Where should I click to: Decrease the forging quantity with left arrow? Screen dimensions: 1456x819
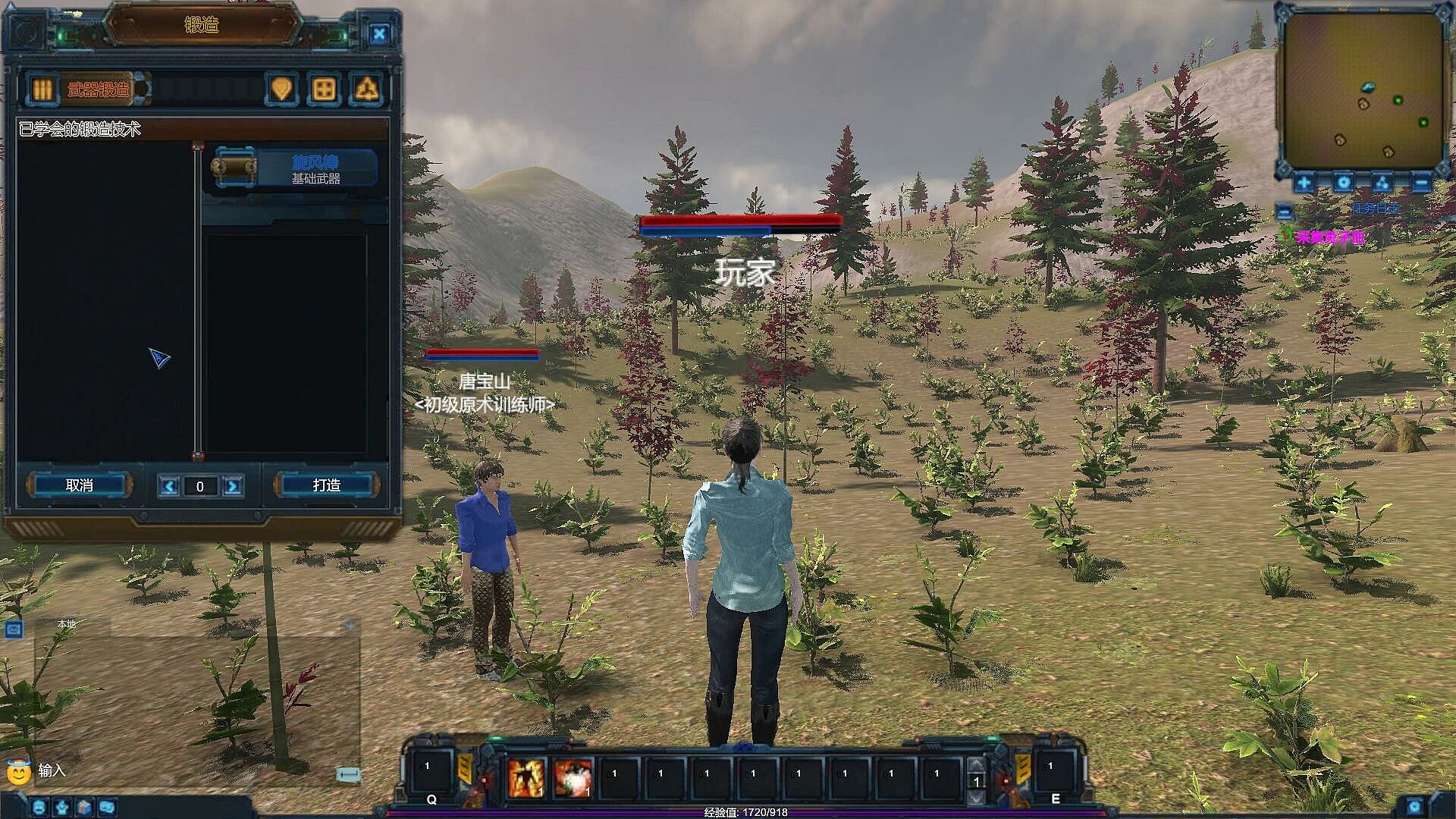pos(169,486)
